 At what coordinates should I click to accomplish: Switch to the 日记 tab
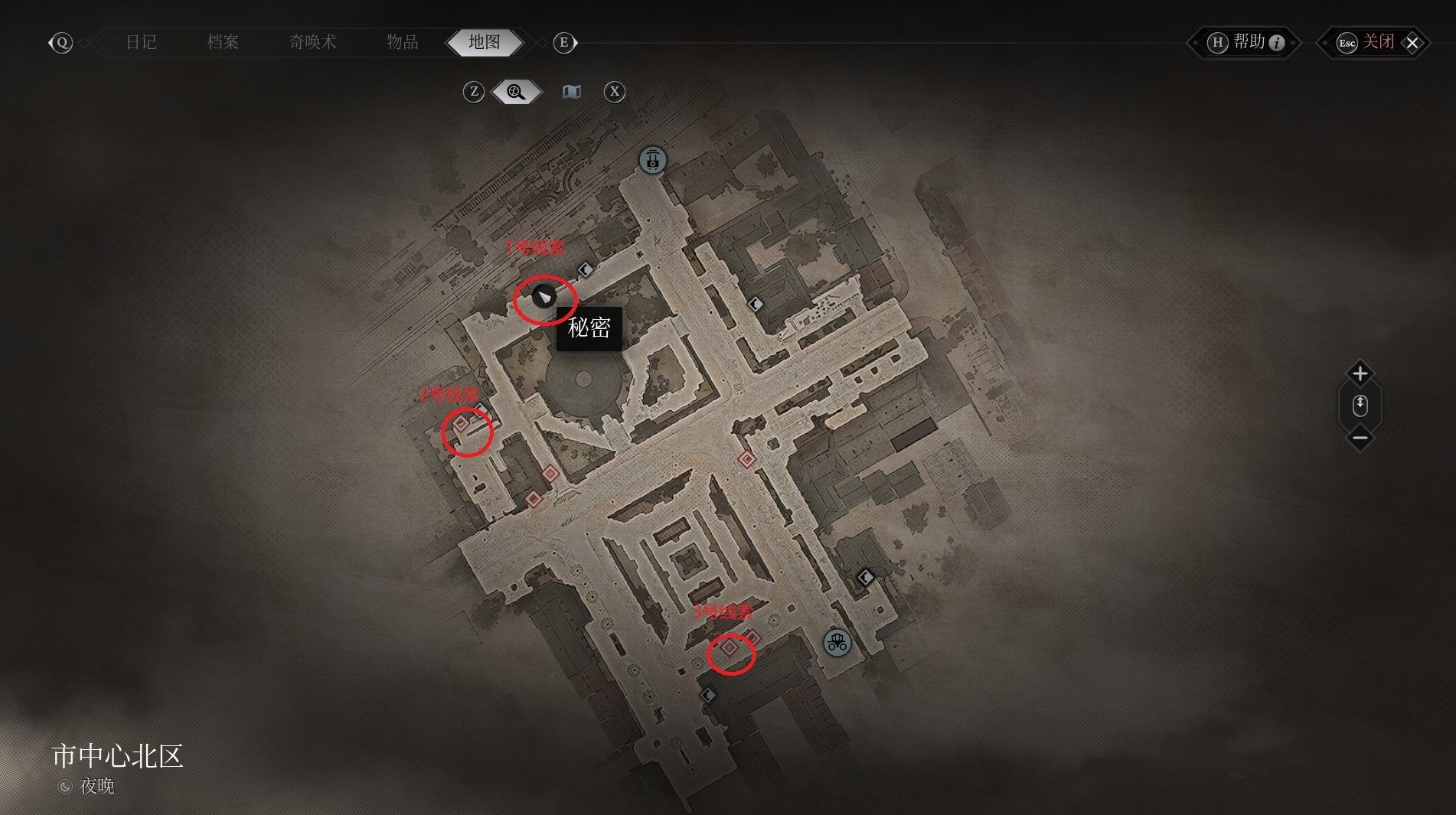[x=141, y=42]
